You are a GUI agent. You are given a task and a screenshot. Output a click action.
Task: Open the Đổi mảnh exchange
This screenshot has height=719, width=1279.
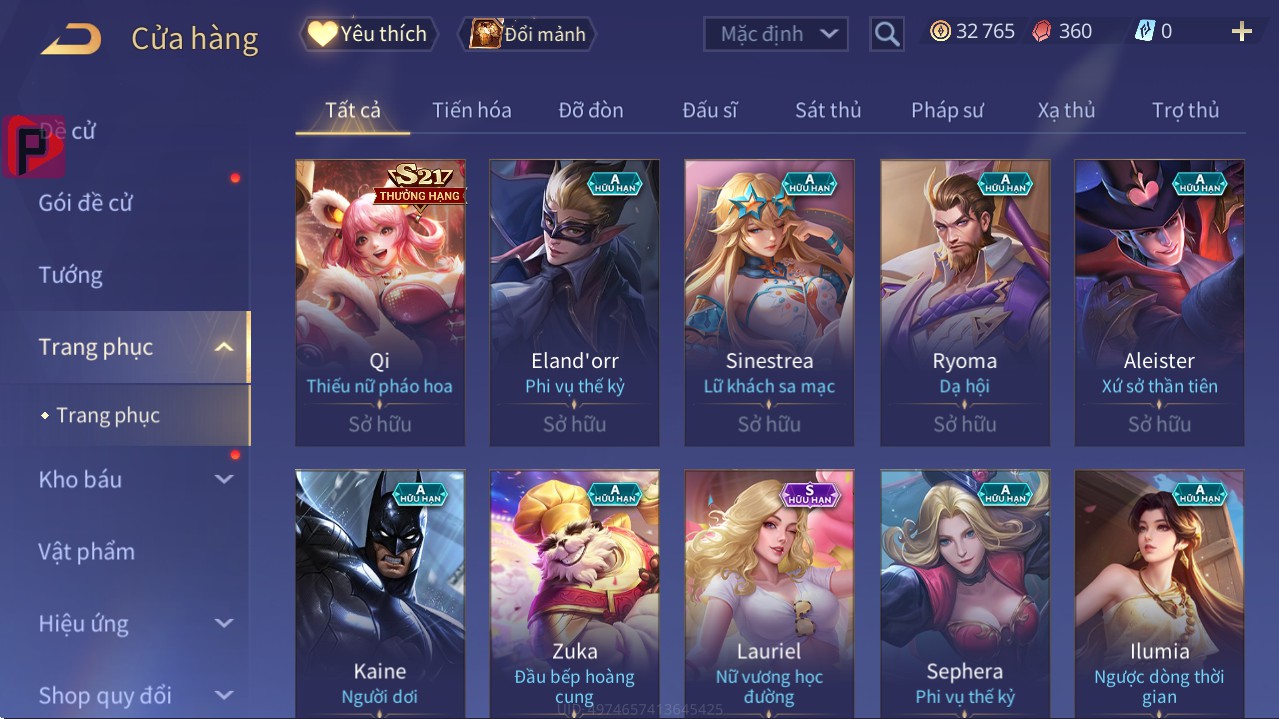(x=528, y=34)
